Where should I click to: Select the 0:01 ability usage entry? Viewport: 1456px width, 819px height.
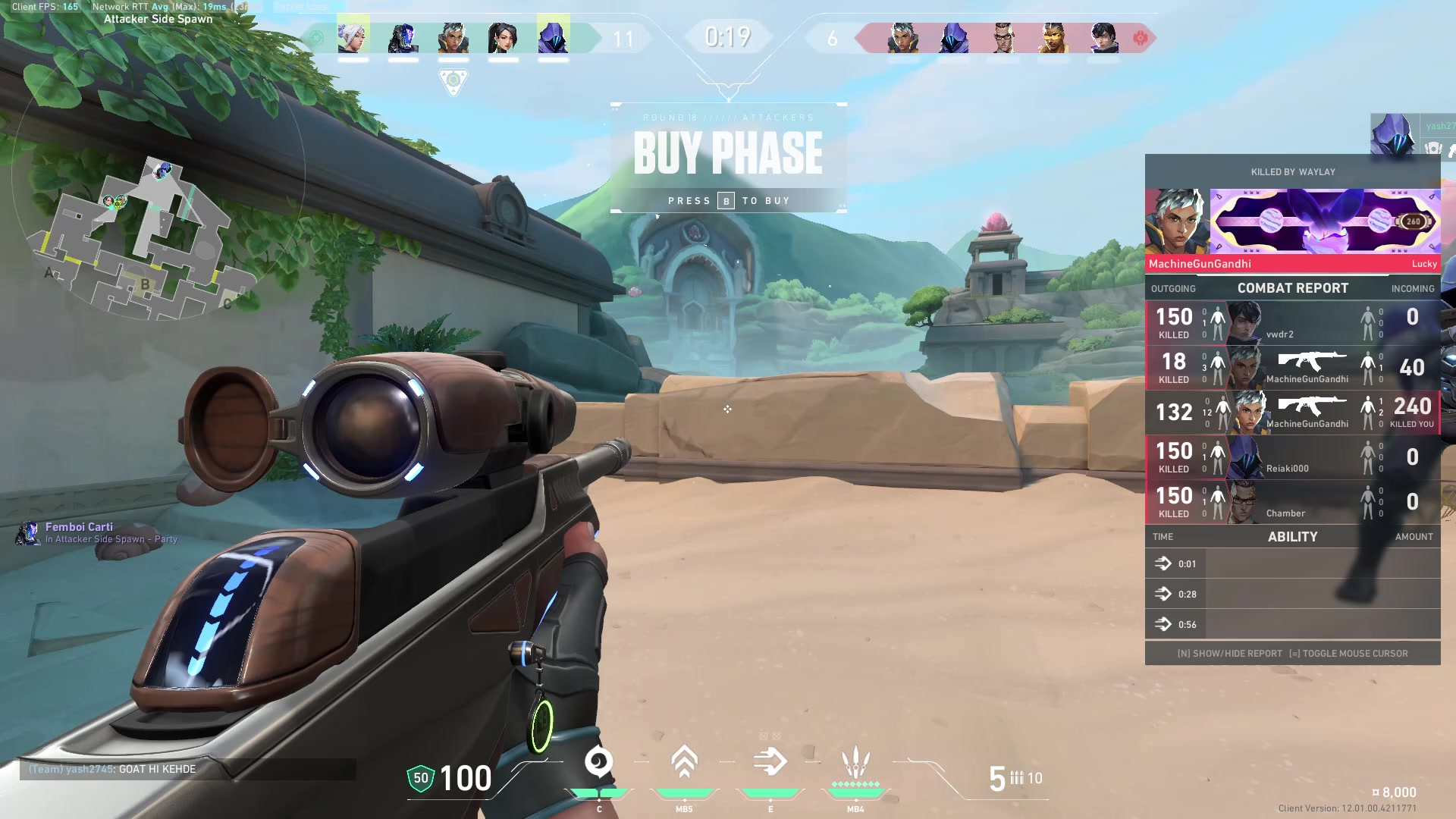click(x=1292, y=564)
